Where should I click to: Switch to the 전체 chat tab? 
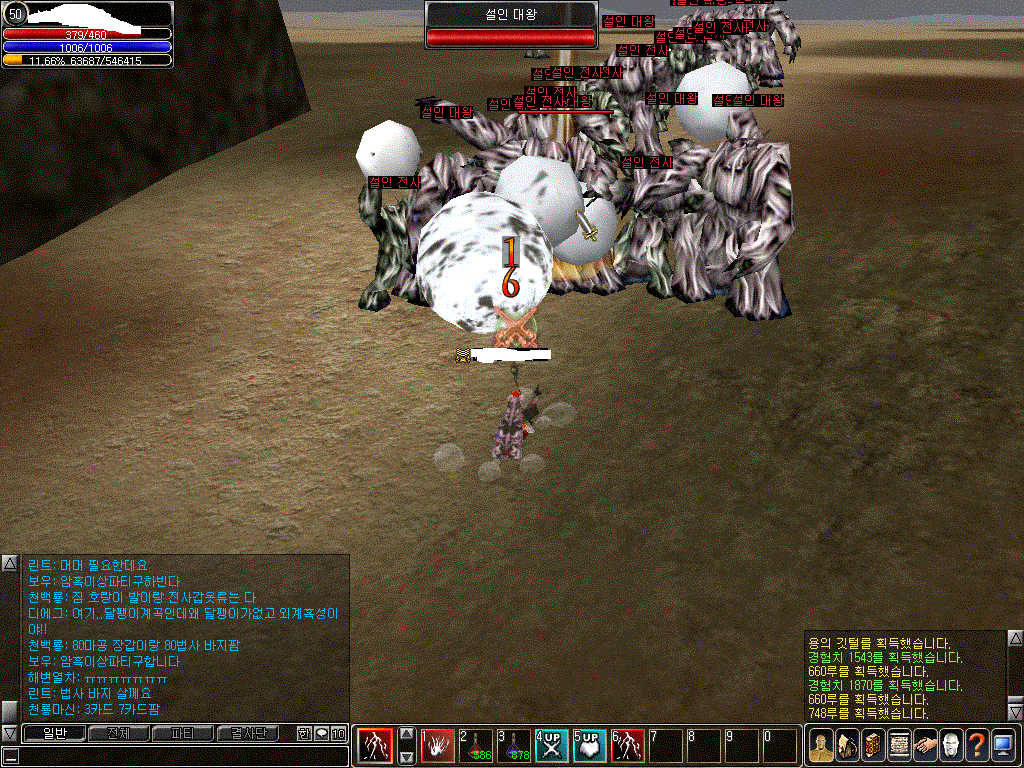click(117, 733)
